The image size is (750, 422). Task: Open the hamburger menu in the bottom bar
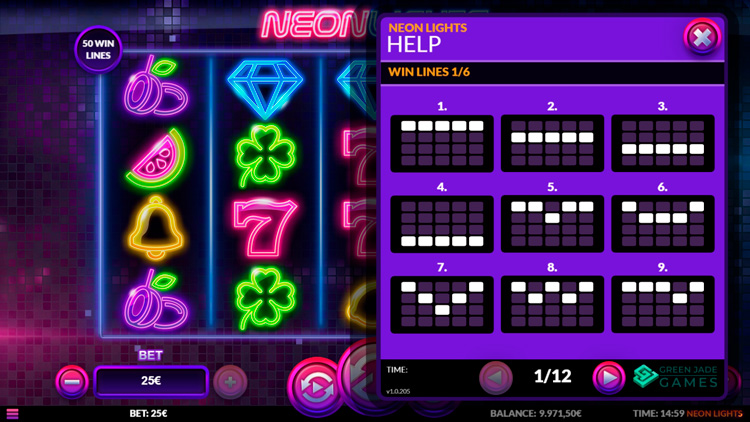(x=12, y=413)
